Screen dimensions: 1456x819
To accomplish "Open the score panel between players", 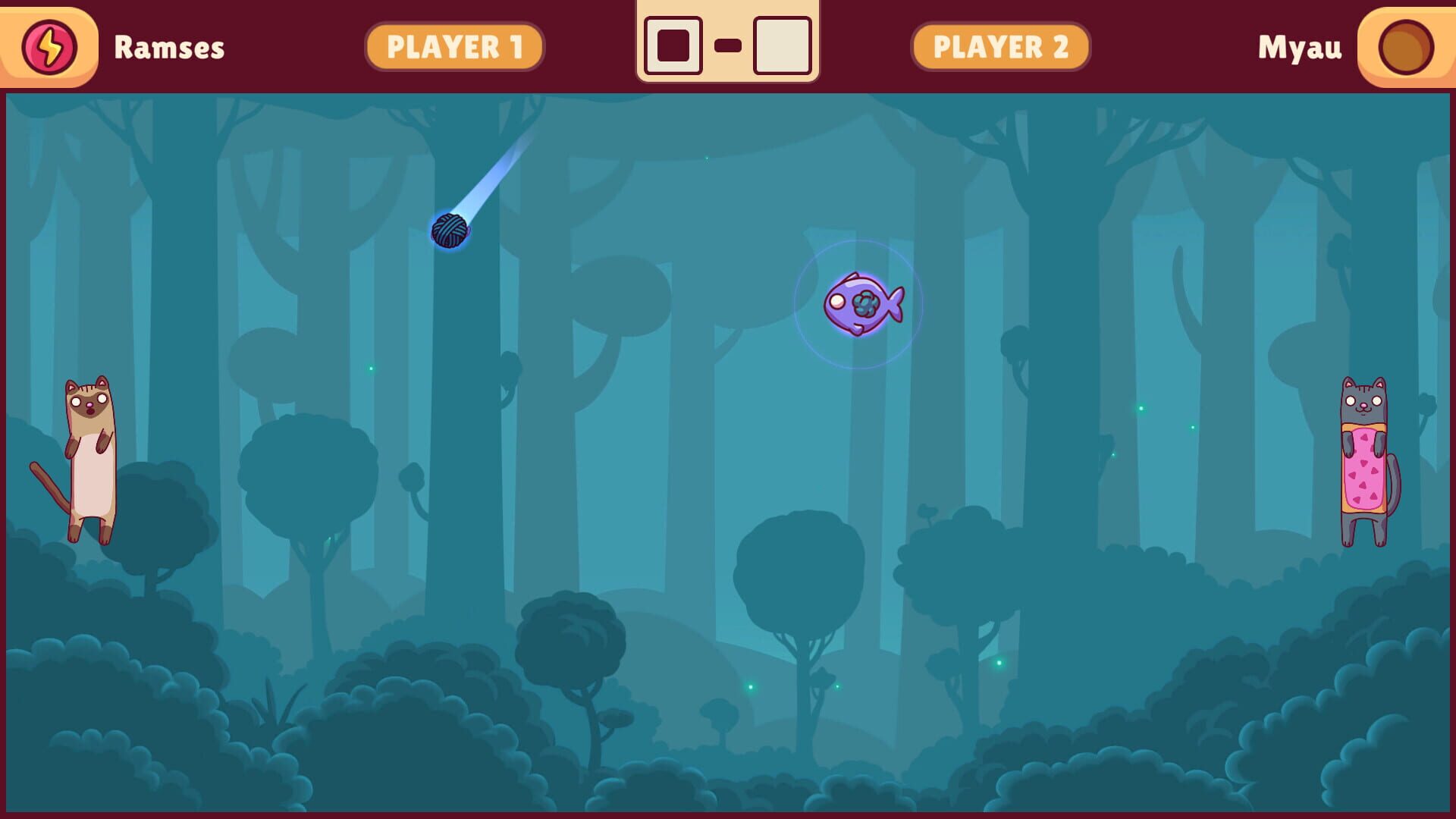I will point(728,43).
